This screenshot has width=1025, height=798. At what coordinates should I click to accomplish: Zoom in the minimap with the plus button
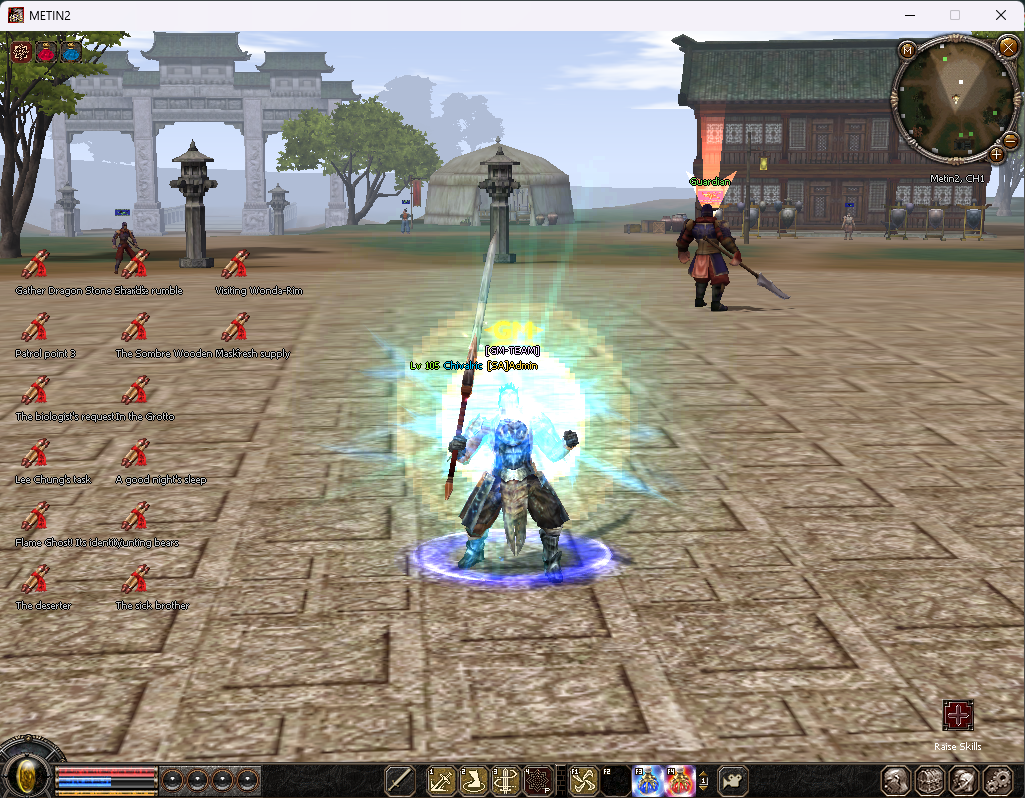pos(996,154)
